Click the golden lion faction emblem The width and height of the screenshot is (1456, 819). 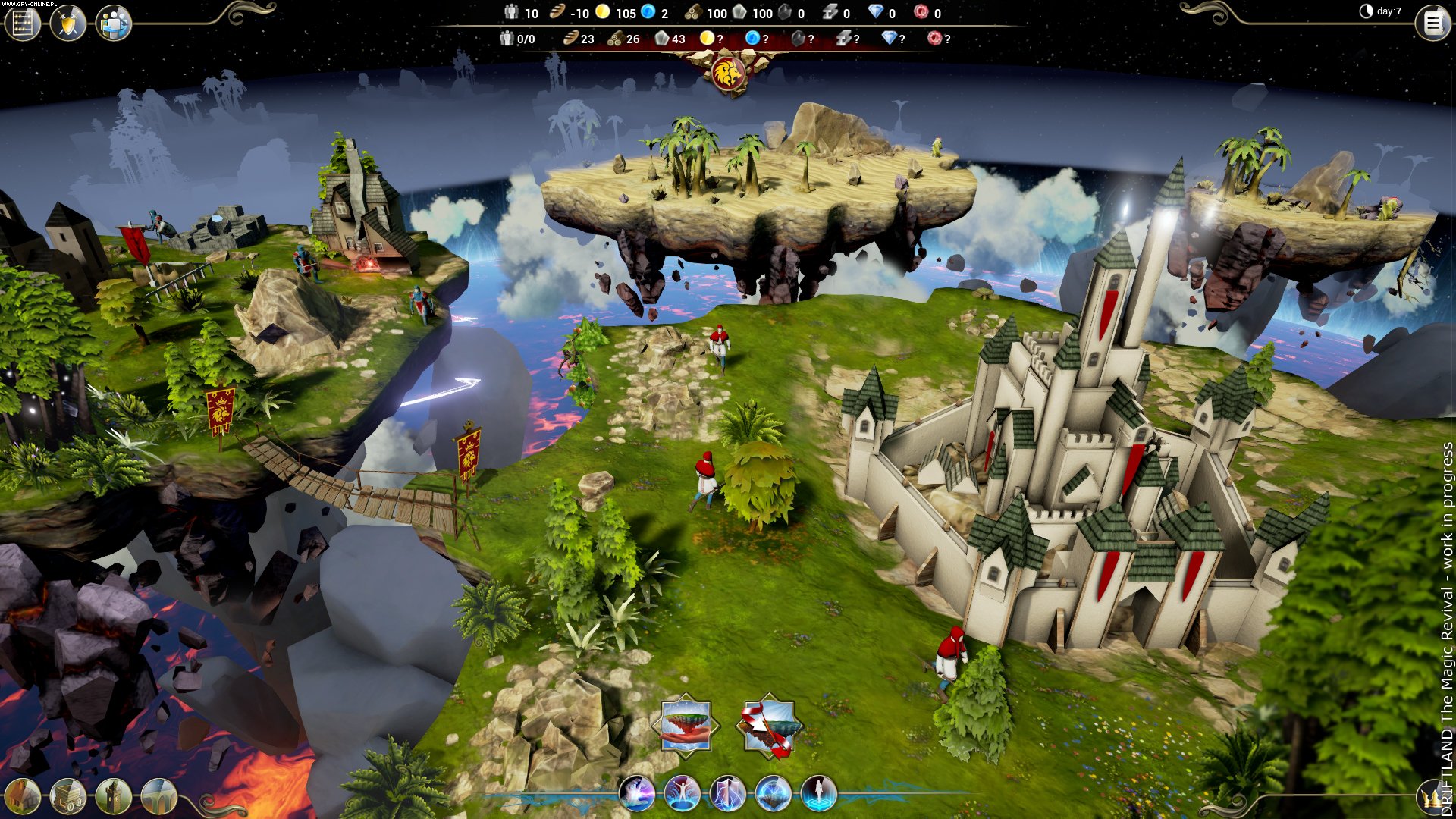729,74
